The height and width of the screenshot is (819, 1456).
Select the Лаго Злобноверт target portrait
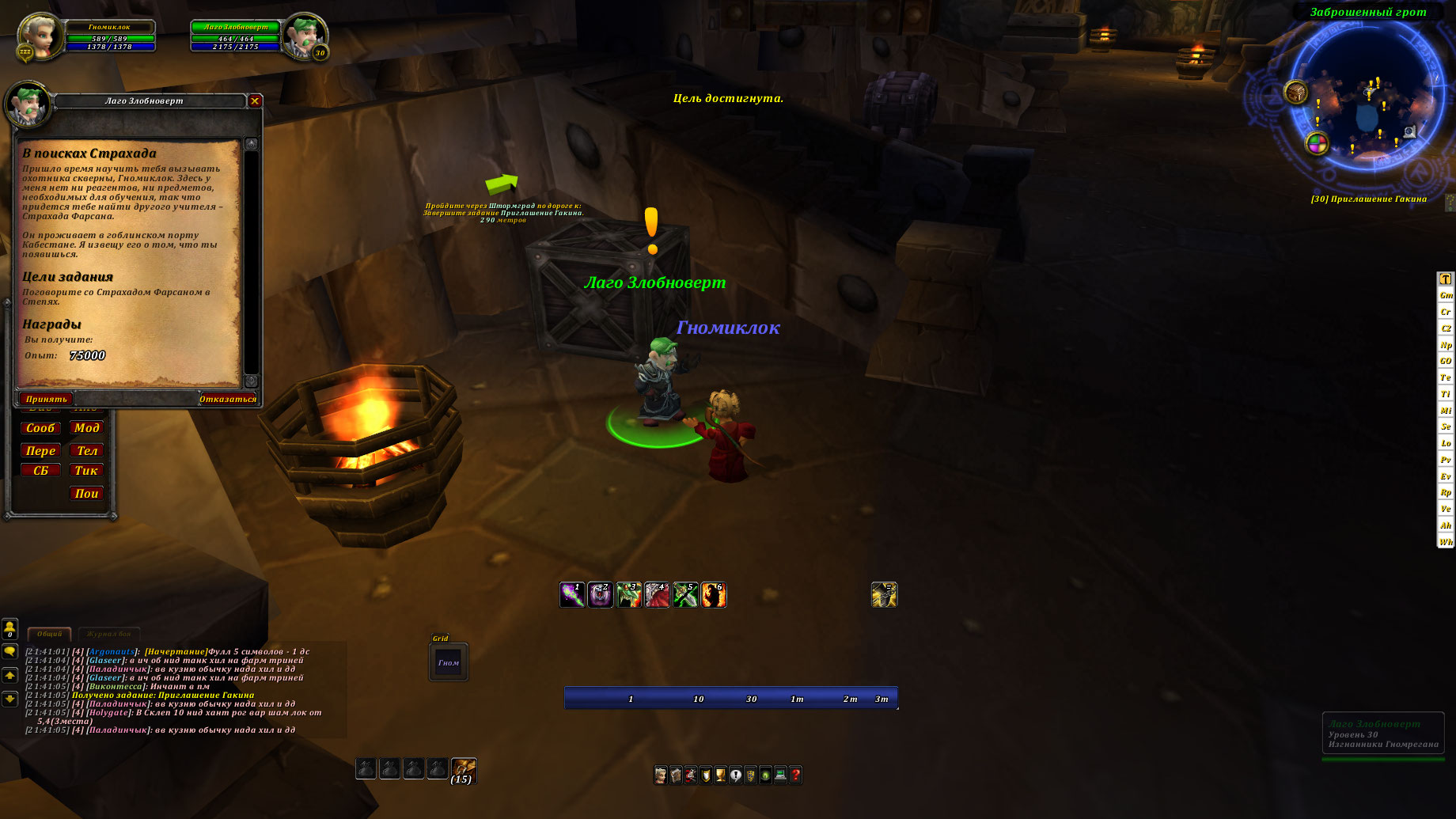coord(305,36)
